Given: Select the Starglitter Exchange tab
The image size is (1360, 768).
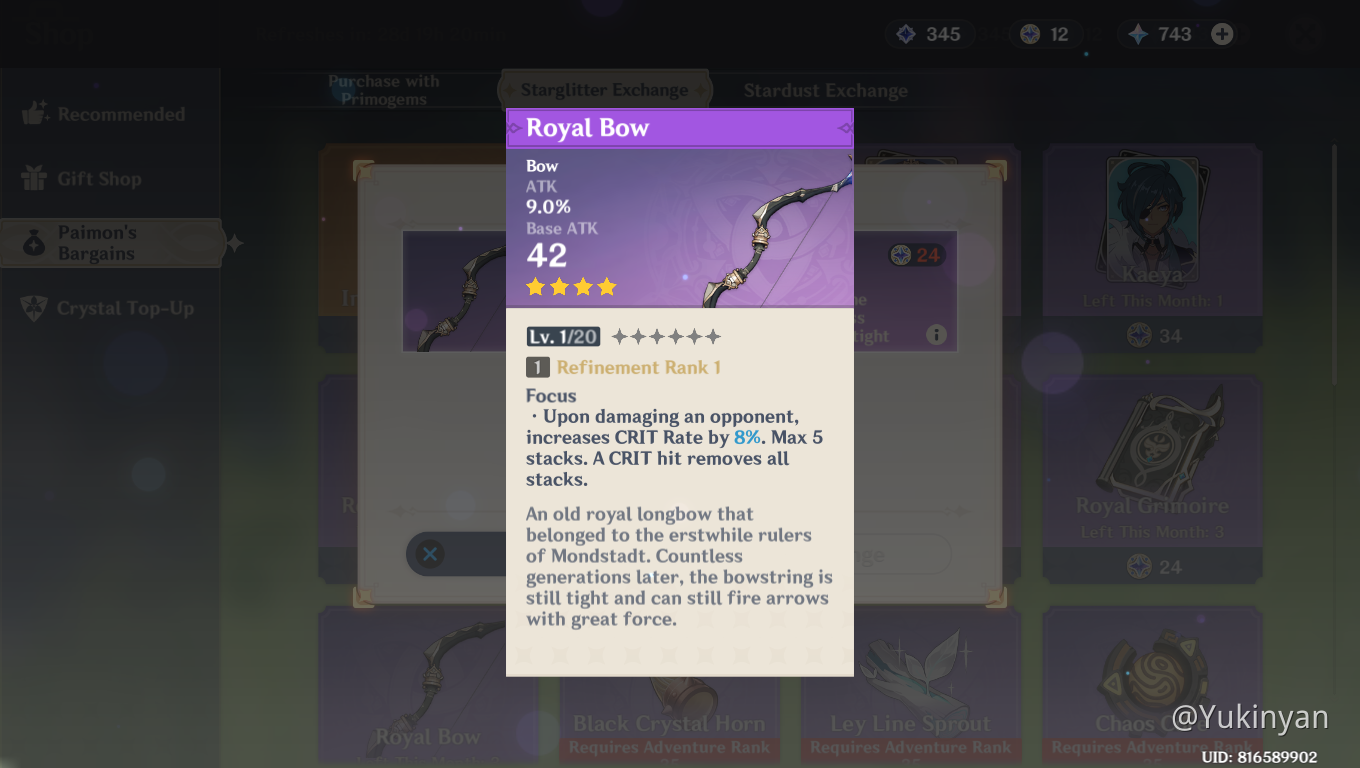Looking at the screenshot, I should click(x=604, y=89).
